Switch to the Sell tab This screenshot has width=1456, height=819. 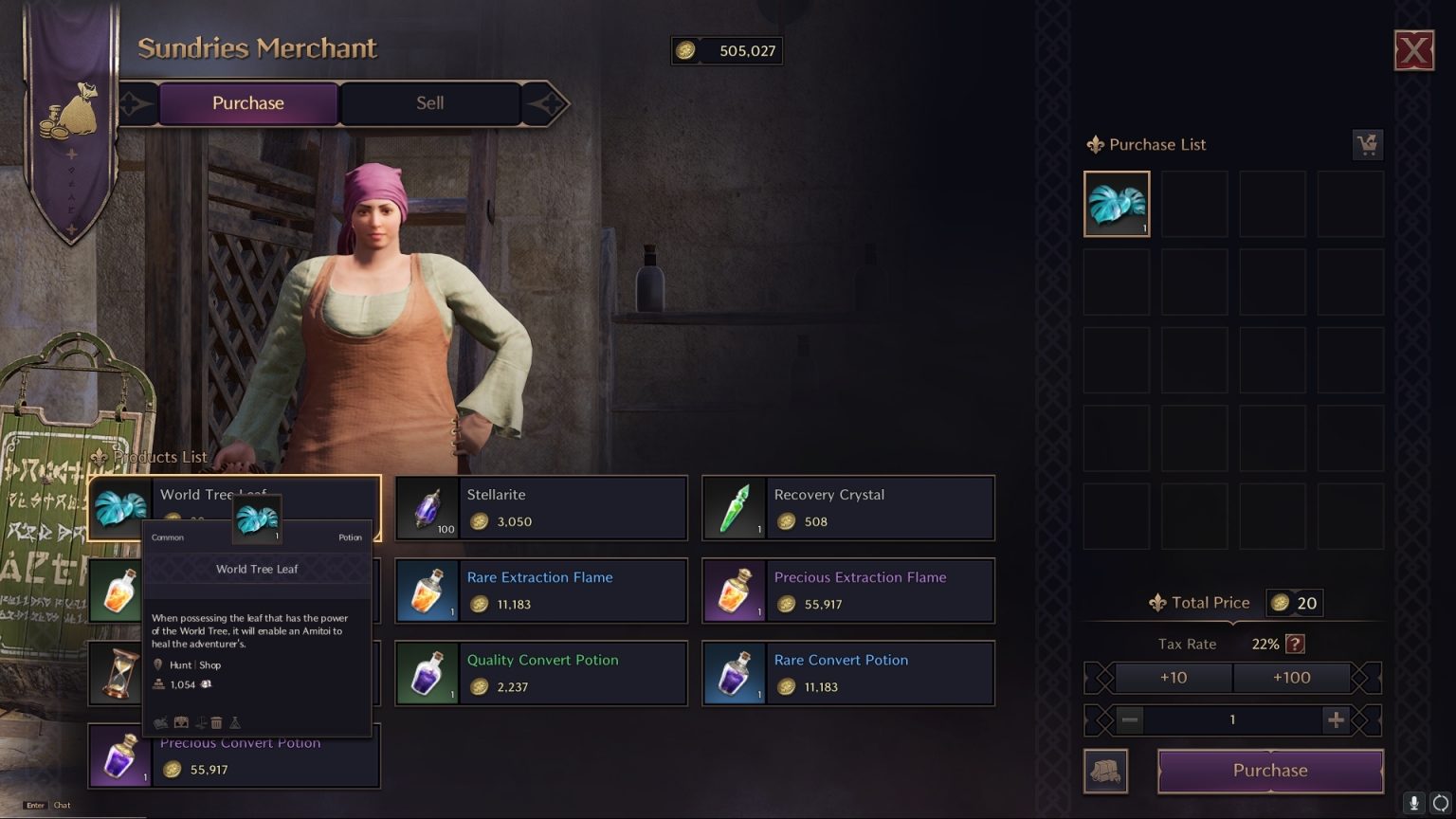431,103
